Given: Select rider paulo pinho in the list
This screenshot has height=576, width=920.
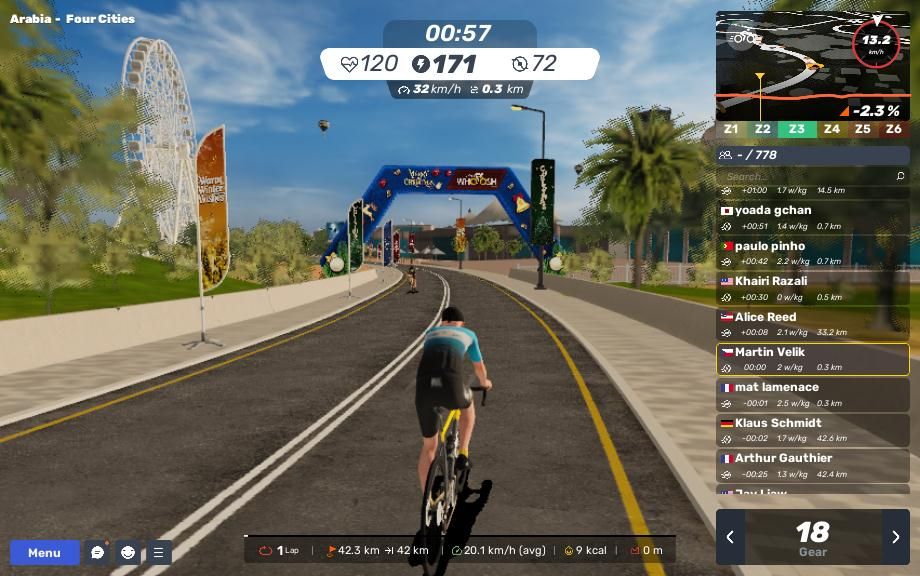Looking at the screenshot, I should [812, 253].
